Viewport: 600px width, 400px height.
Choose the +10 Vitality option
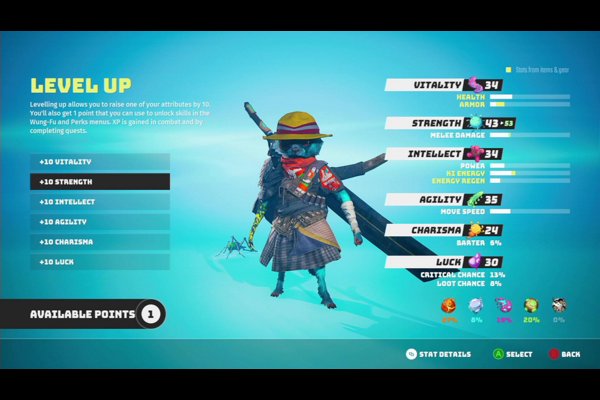point(99,161)
